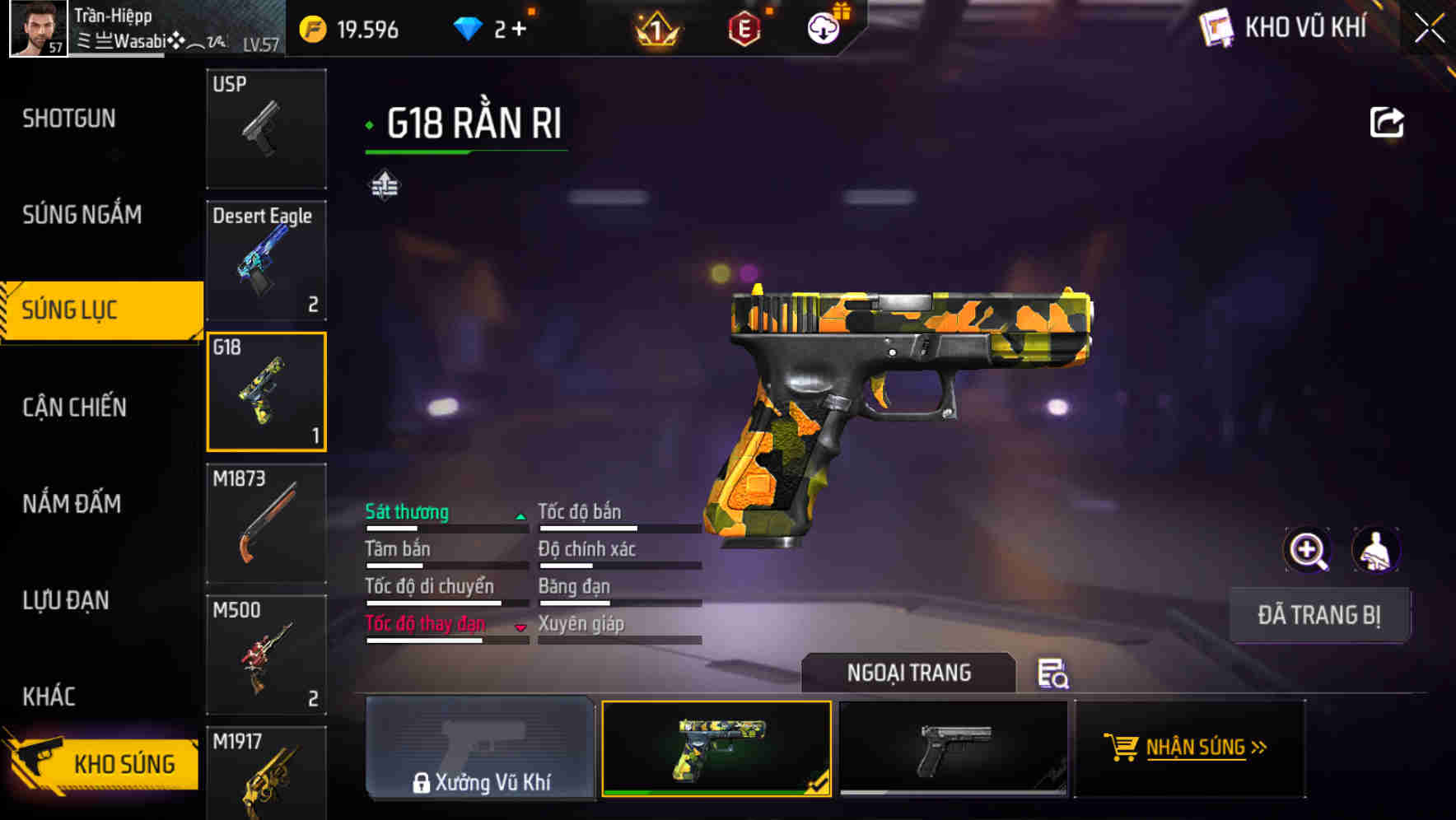Click the magnifier icon to zoom the weapon
Image resolution: width=1456 pixels, height=820 pixels.
click(1308, 550)
